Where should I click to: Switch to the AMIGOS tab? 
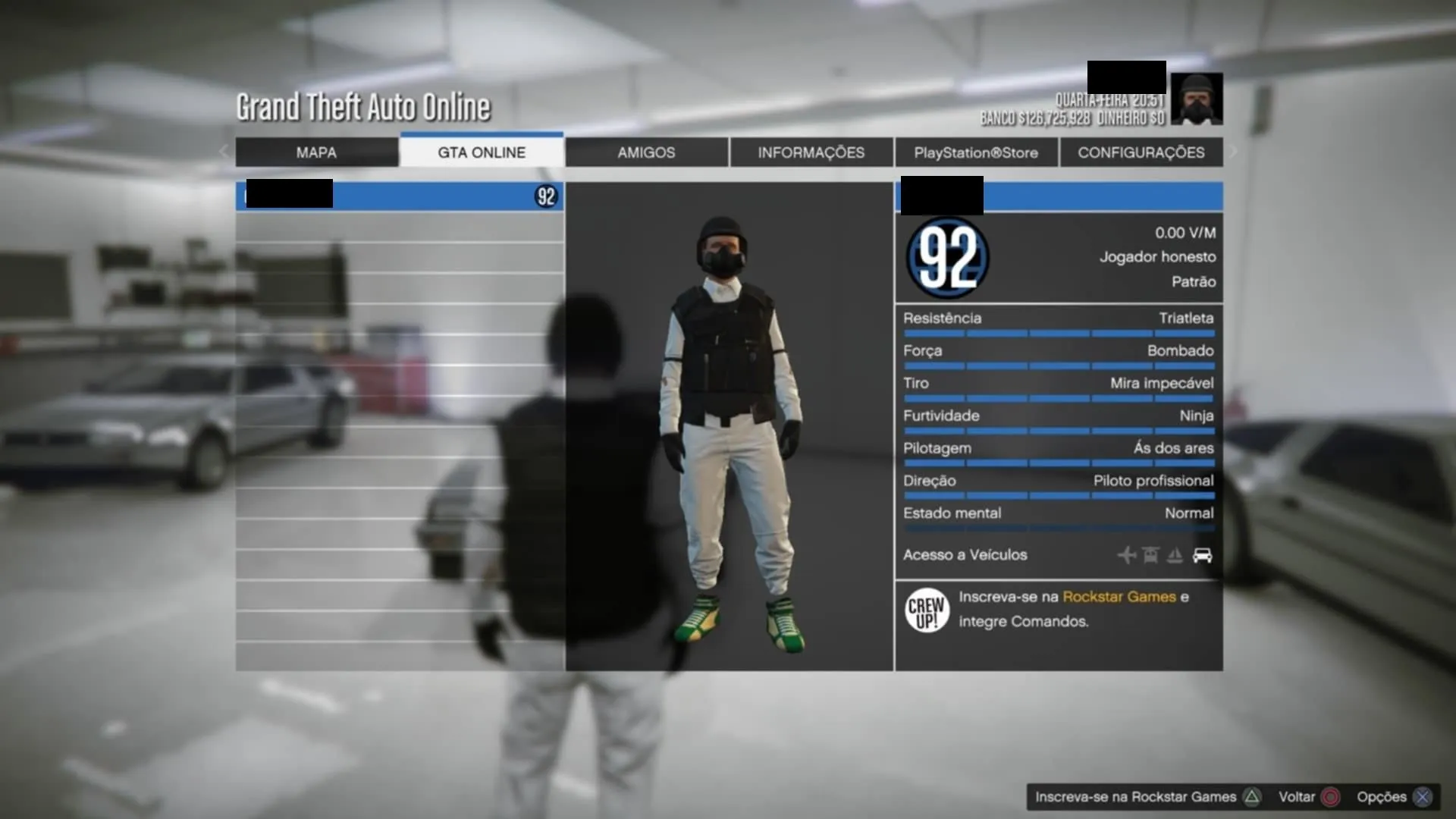[x=645, y=152]
